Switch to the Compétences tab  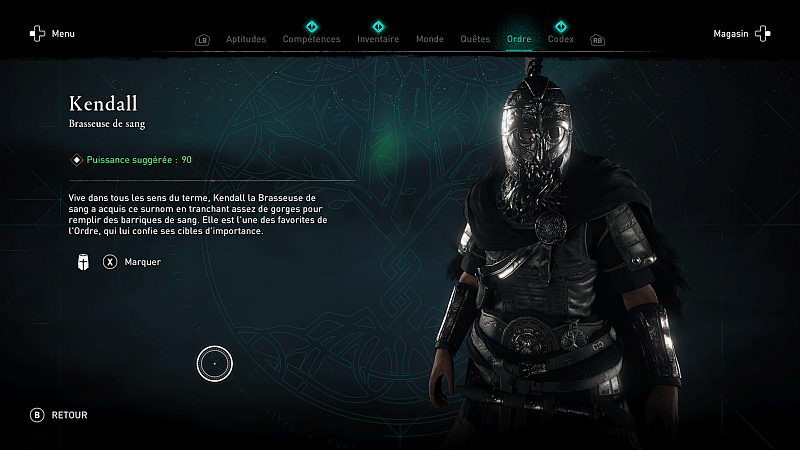311,40
